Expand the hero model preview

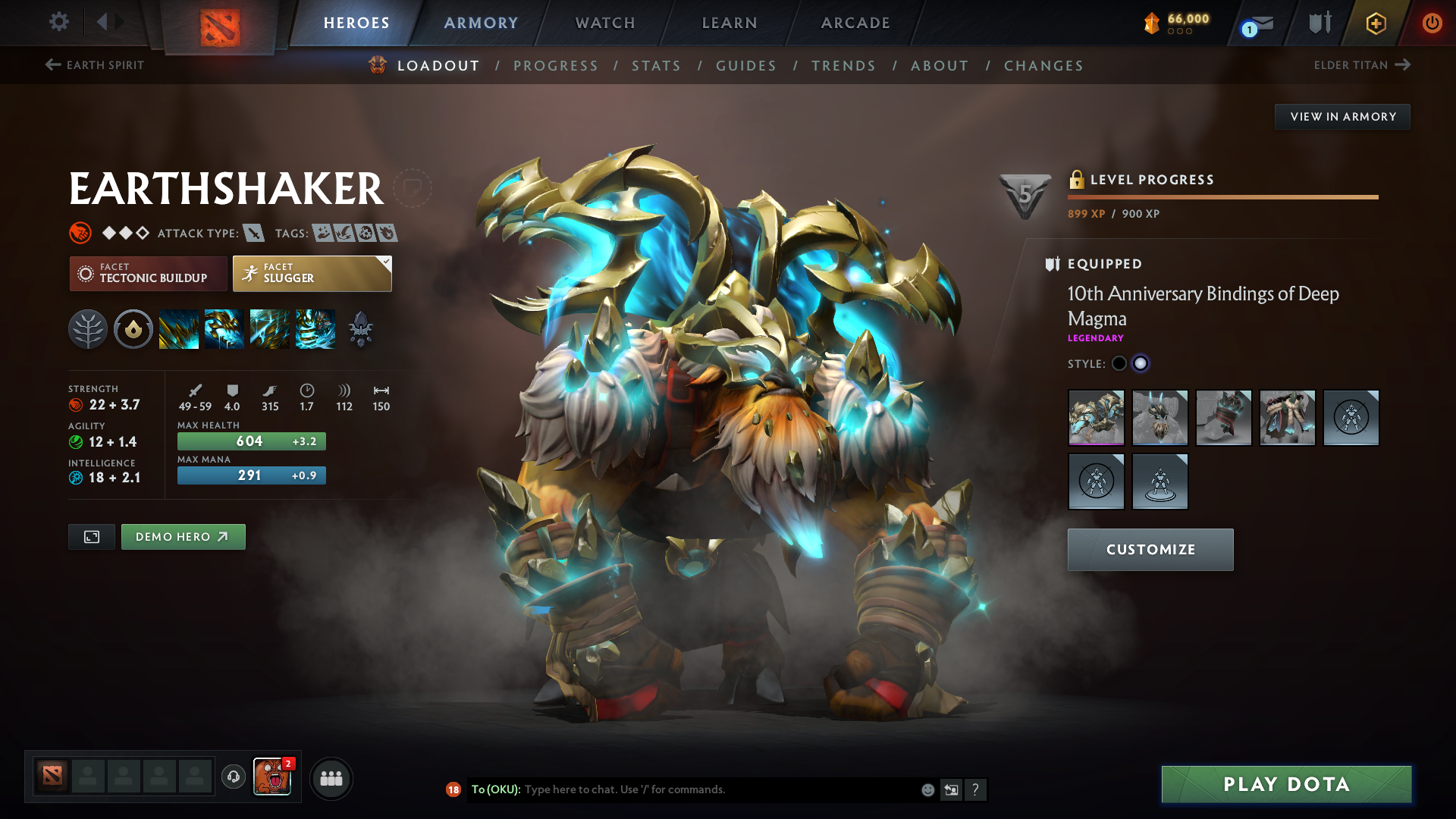[x=91, y=536]
